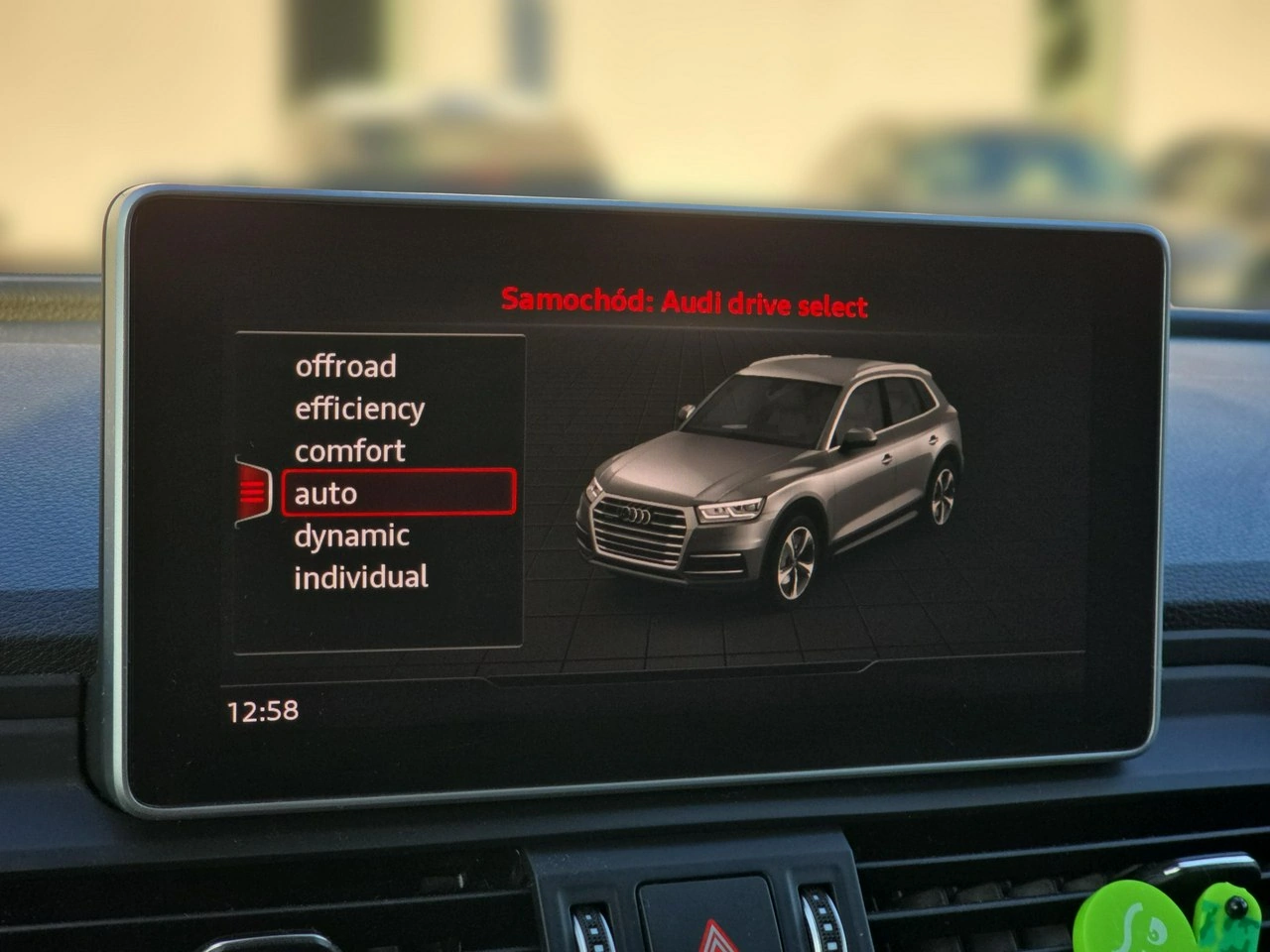Open the individual mode settings
This screenshot has height=952, width=1270.
[359, 576]
